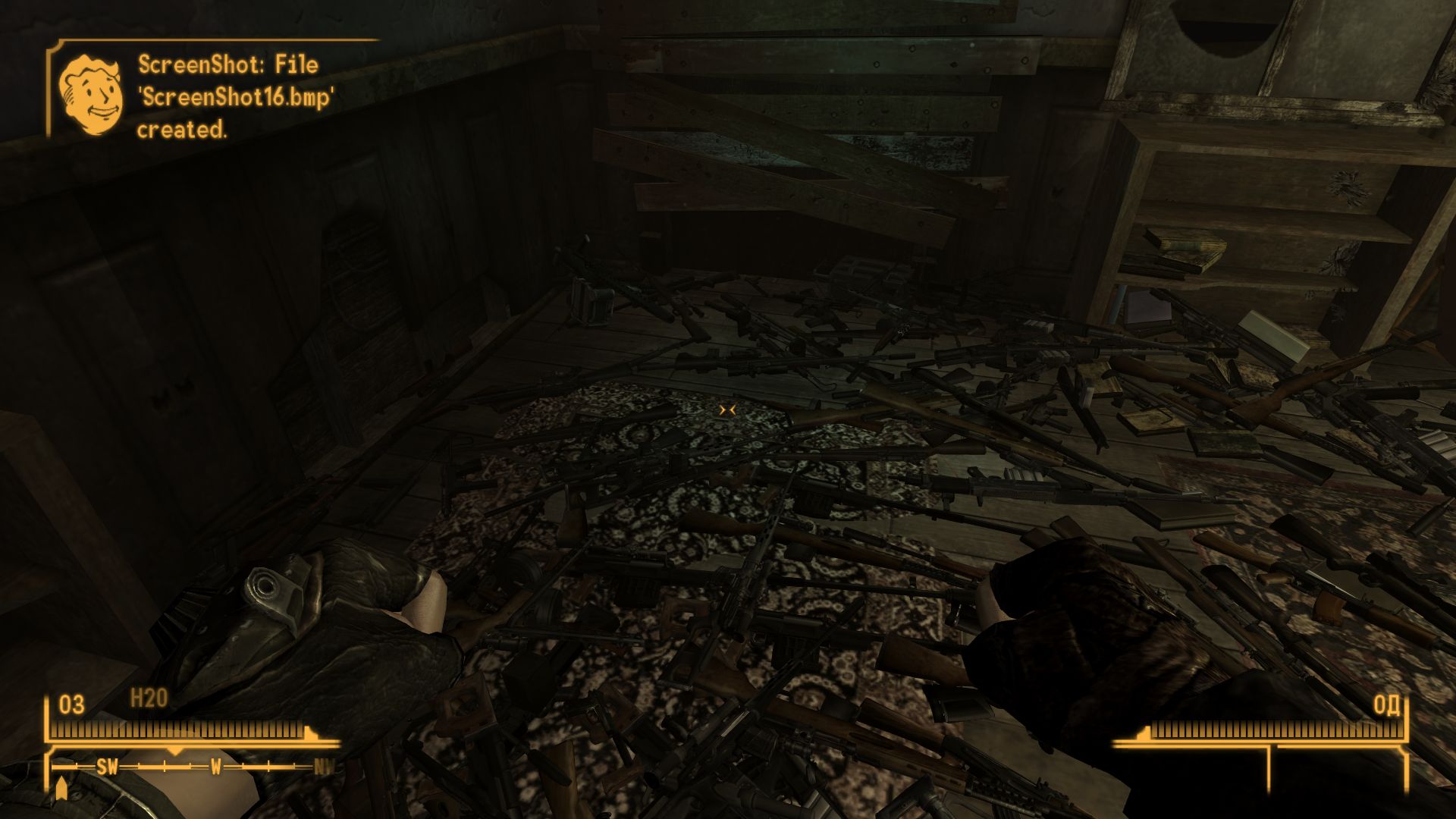Select the compass strip showing SW and W
1456x819 pixels.
click(x=193, y=767)
